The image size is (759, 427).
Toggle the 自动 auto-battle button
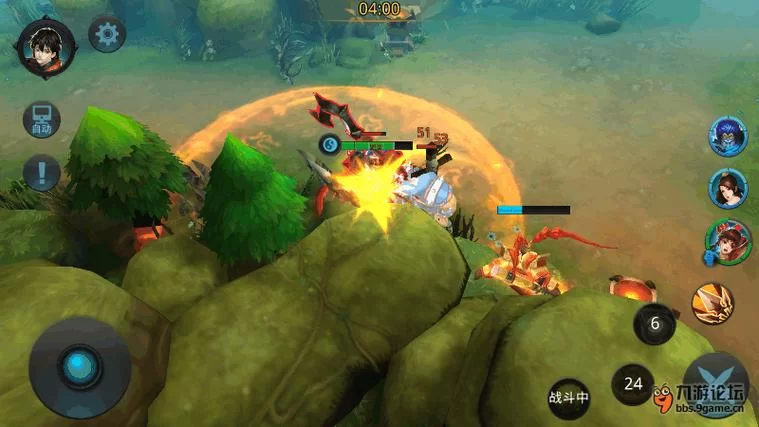point(42,121)
